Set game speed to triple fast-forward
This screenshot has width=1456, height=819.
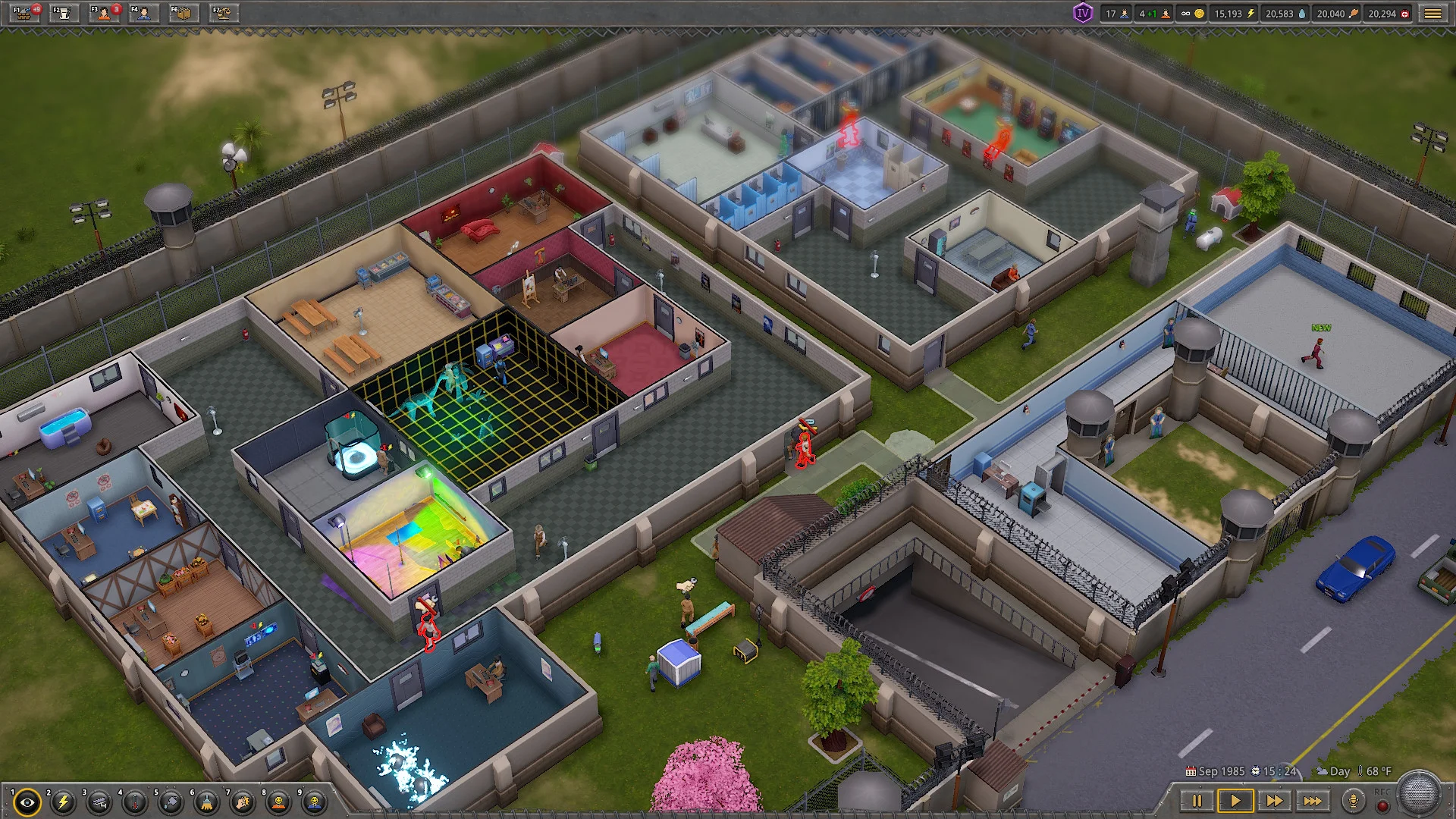coord(1313,801)
